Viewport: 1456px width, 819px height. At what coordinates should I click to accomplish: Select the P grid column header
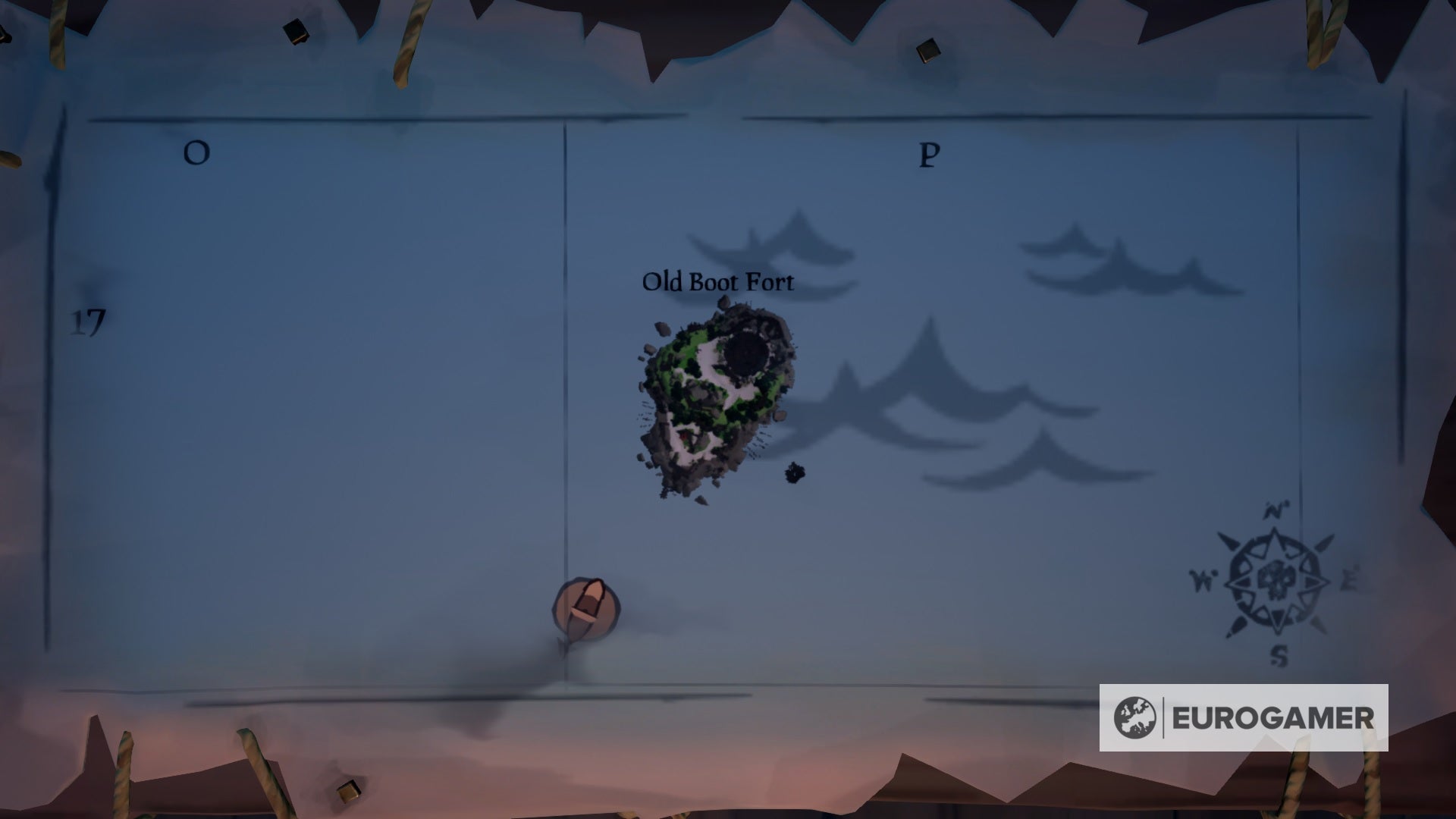927,155
